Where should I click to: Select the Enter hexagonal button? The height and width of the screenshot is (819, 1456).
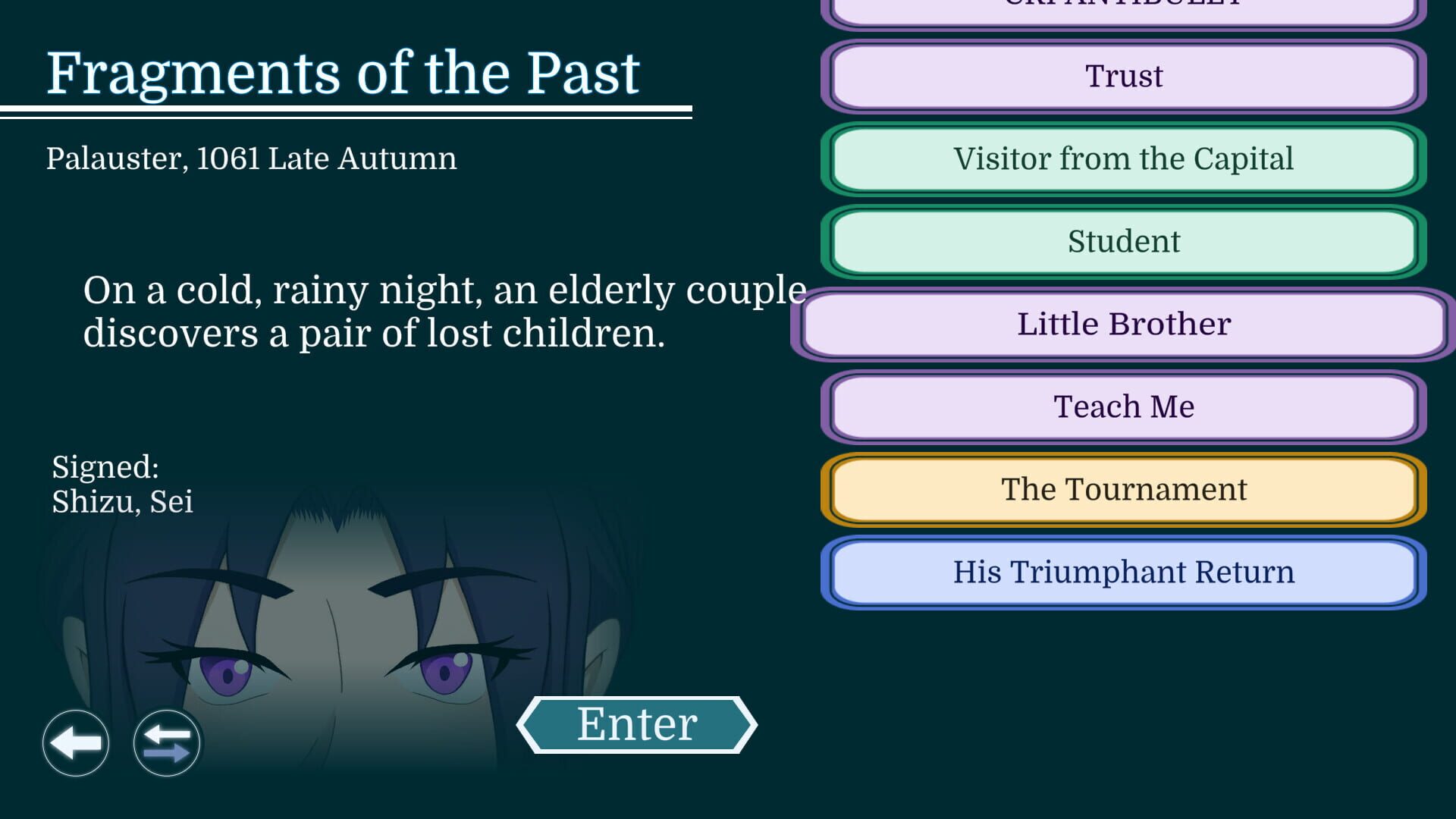coord(637,723)
